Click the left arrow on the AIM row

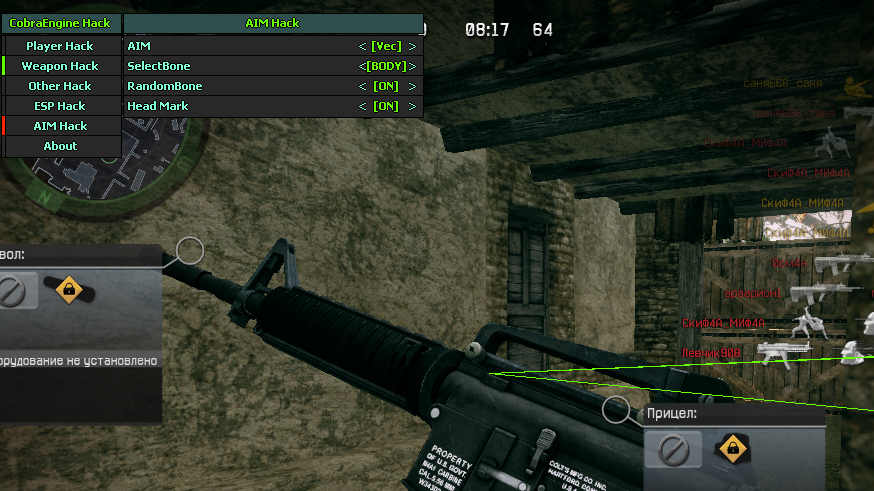pos(363,46)
